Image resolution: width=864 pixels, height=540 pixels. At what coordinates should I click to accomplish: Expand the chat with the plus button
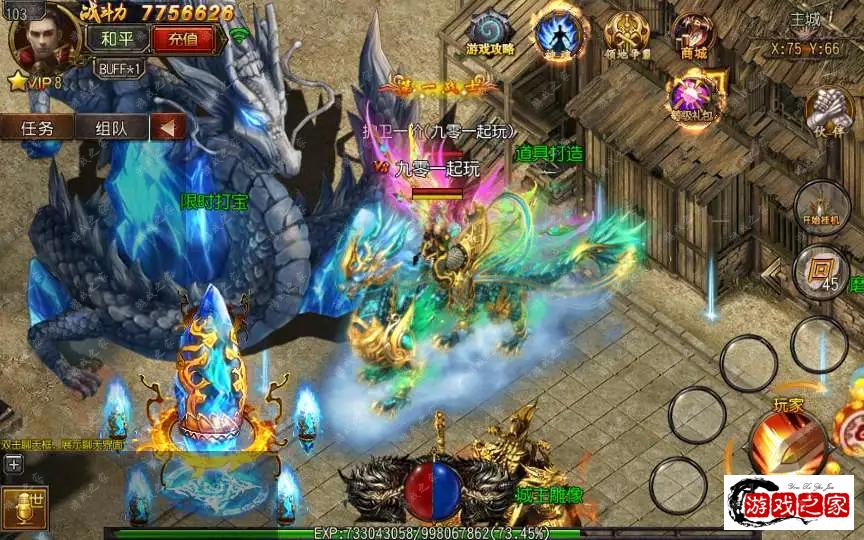(13, 463)
